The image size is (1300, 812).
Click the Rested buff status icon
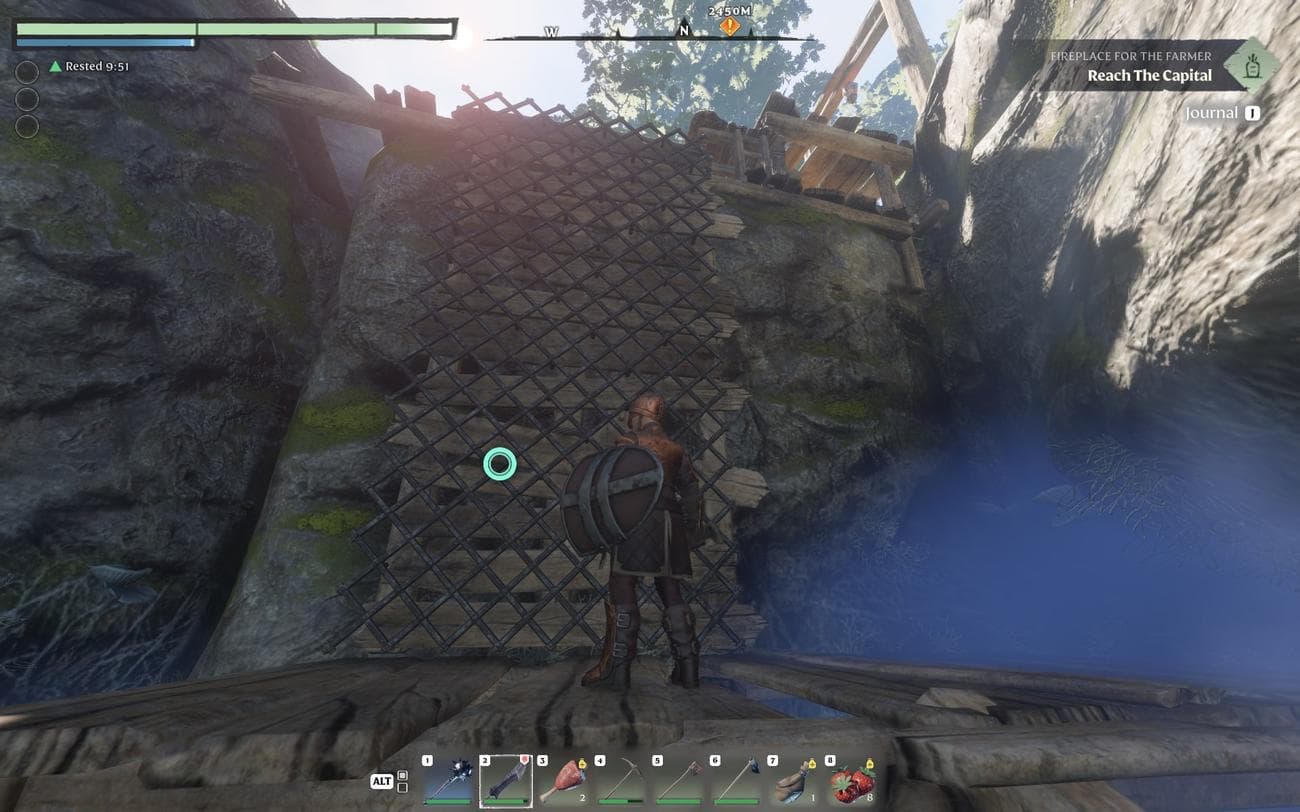coord(56,67)
